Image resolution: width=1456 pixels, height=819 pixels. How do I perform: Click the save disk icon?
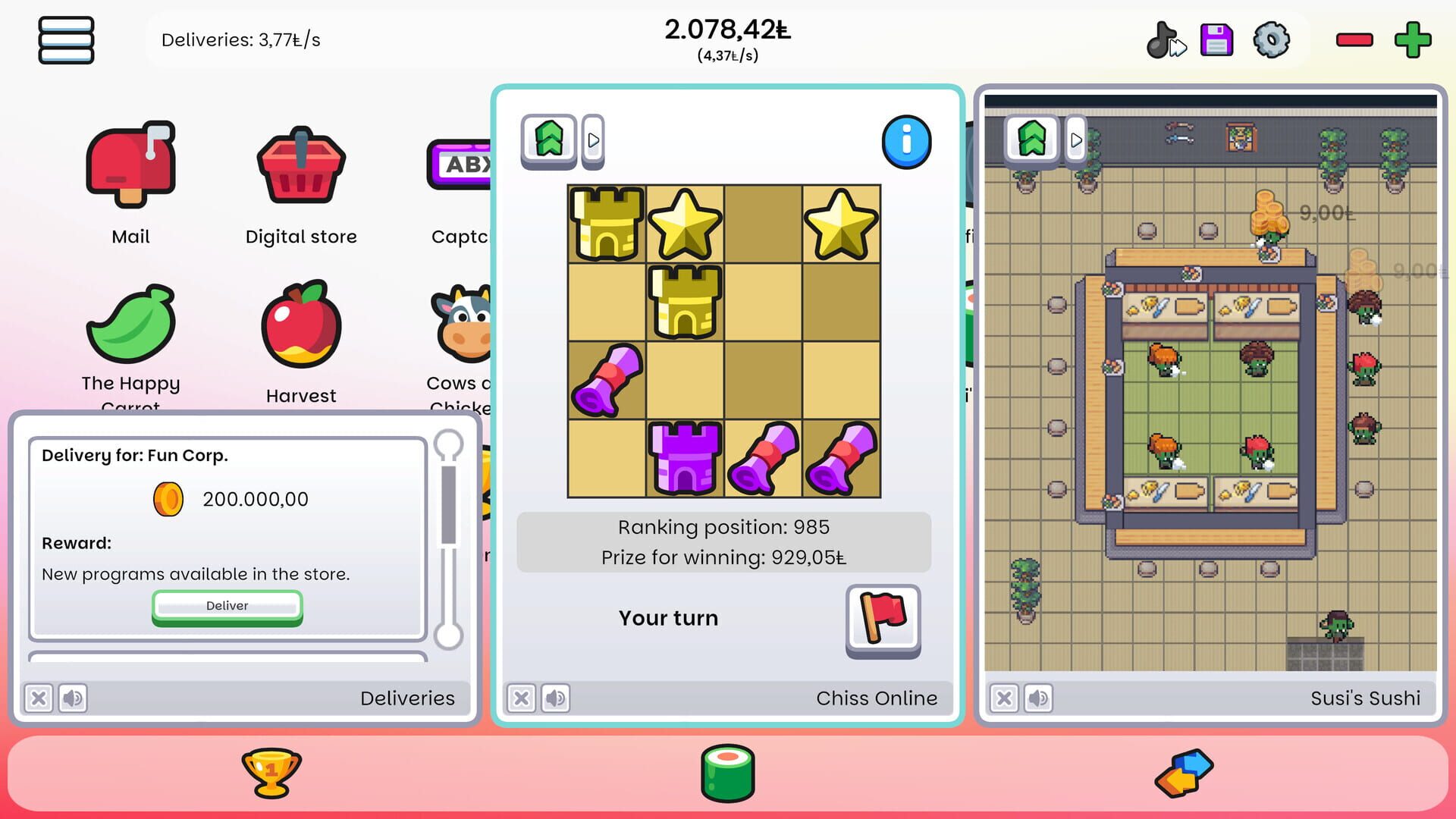1216,40
